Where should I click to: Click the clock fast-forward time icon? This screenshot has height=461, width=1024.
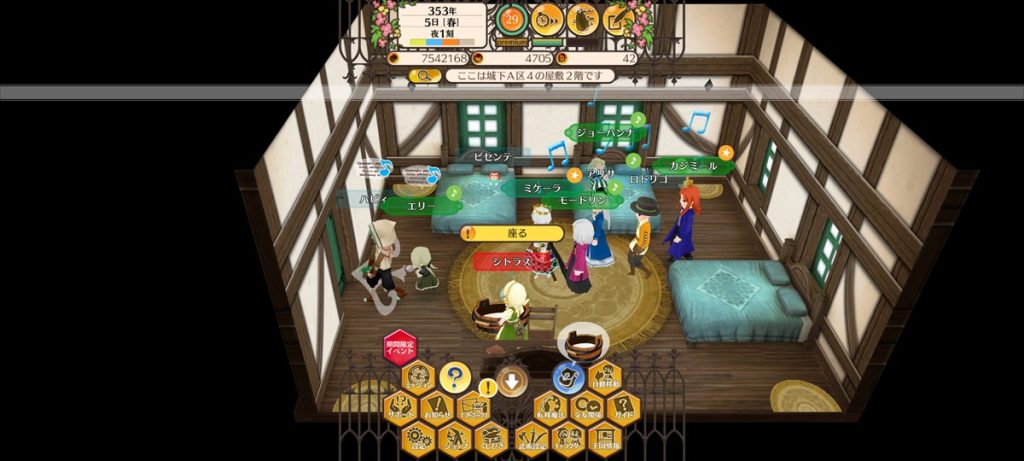click(547, 18)
